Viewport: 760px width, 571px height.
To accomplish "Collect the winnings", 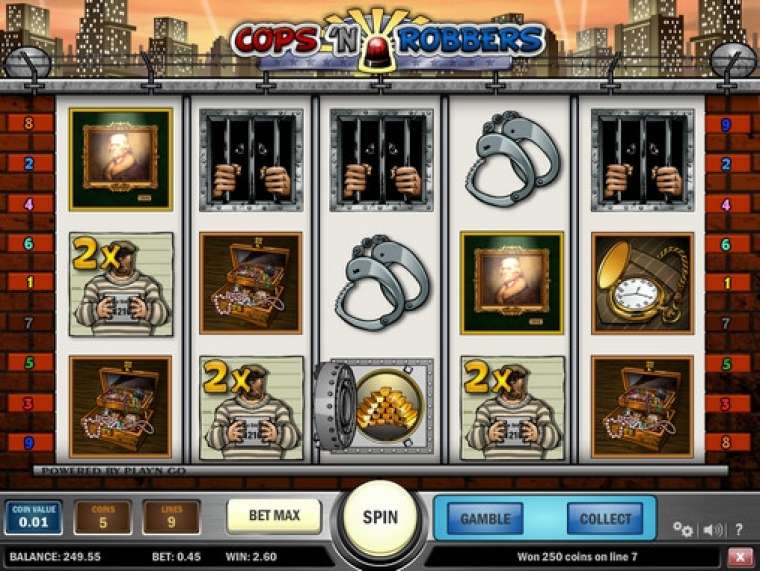I will click(605, 518).
